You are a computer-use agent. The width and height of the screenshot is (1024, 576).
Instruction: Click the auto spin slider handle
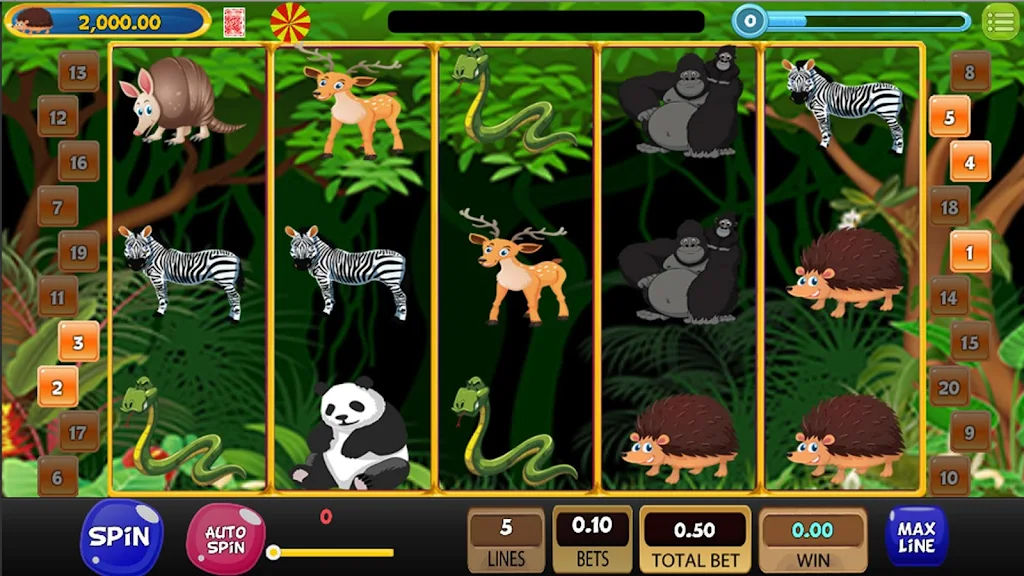273,552
